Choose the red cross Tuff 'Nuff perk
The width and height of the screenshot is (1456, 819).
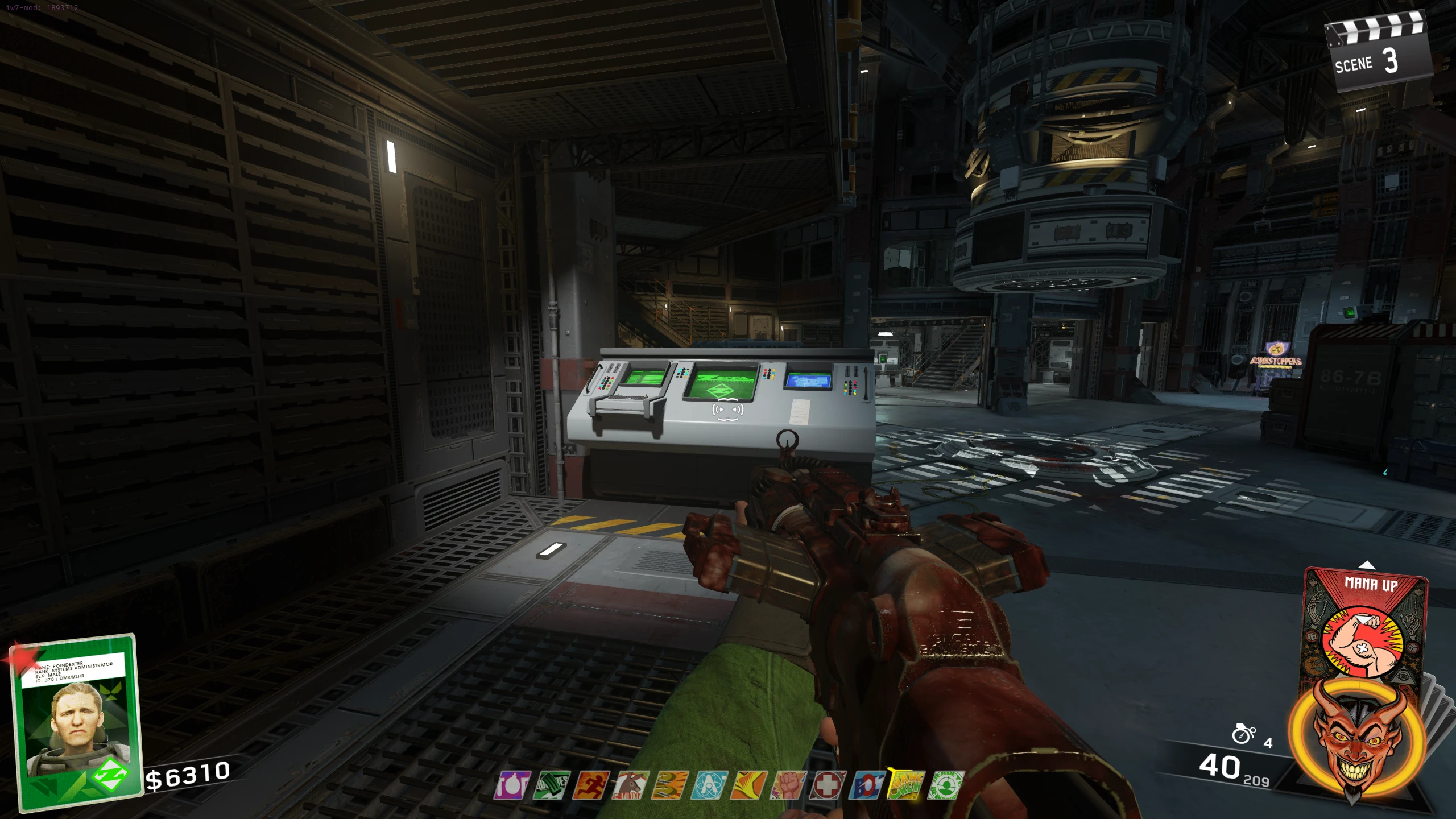tap(828, 785)
